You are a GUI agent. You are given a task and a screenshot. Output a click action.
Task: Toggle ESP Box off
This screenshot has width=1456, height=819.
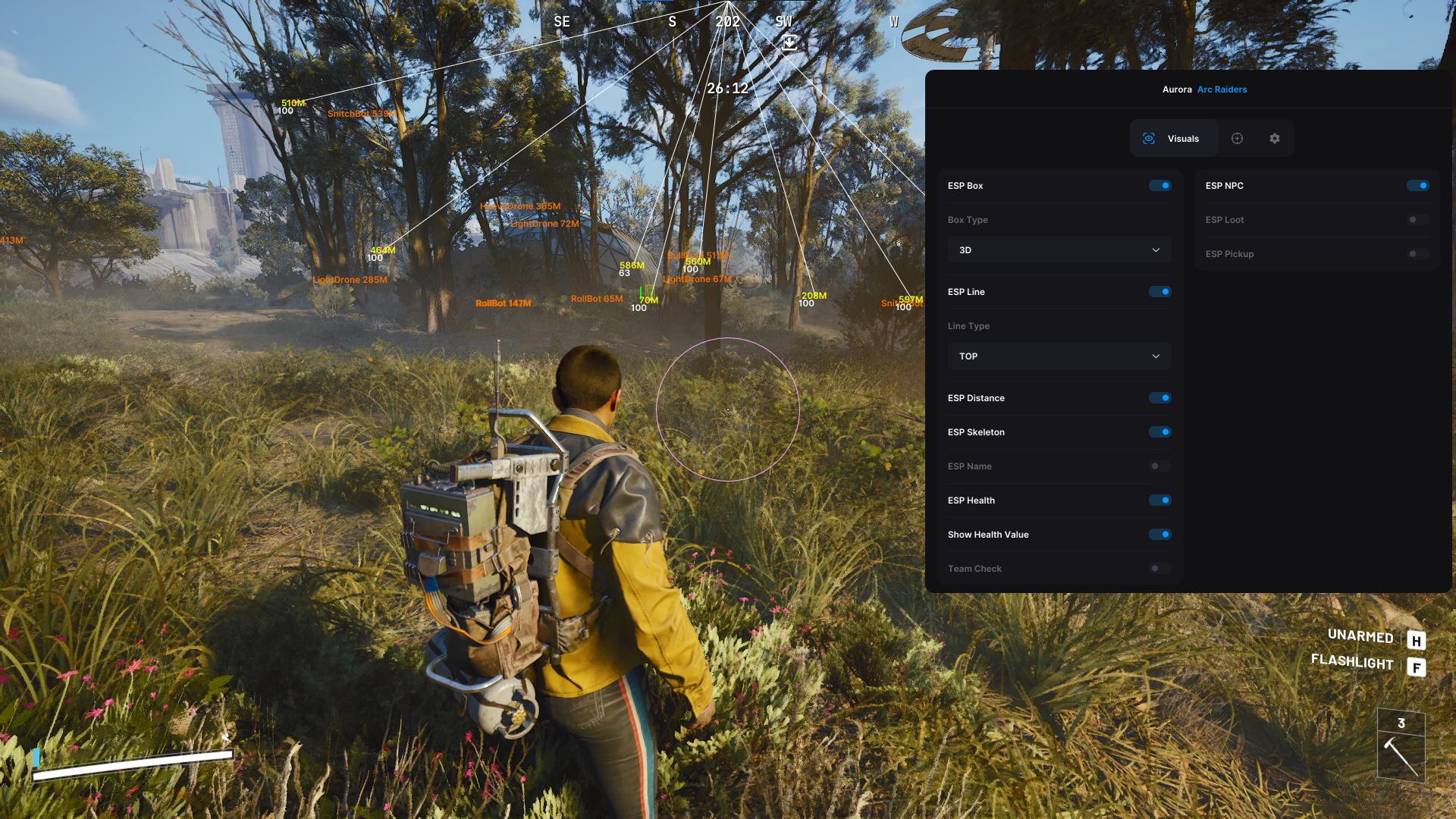[1159, 186]
